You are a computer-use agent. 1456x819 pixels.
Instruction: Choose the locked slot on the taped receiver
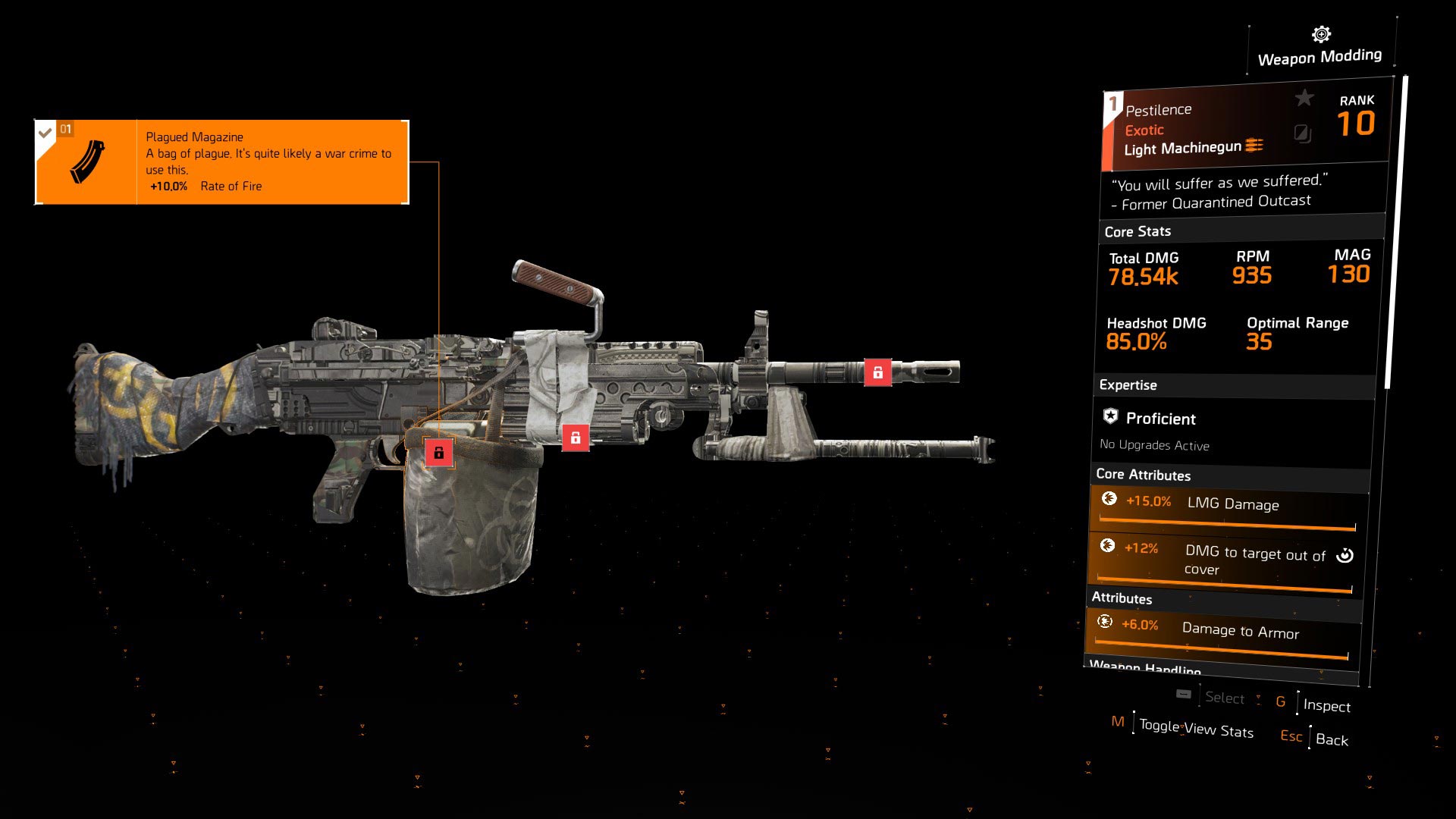(x=575, y=438)
